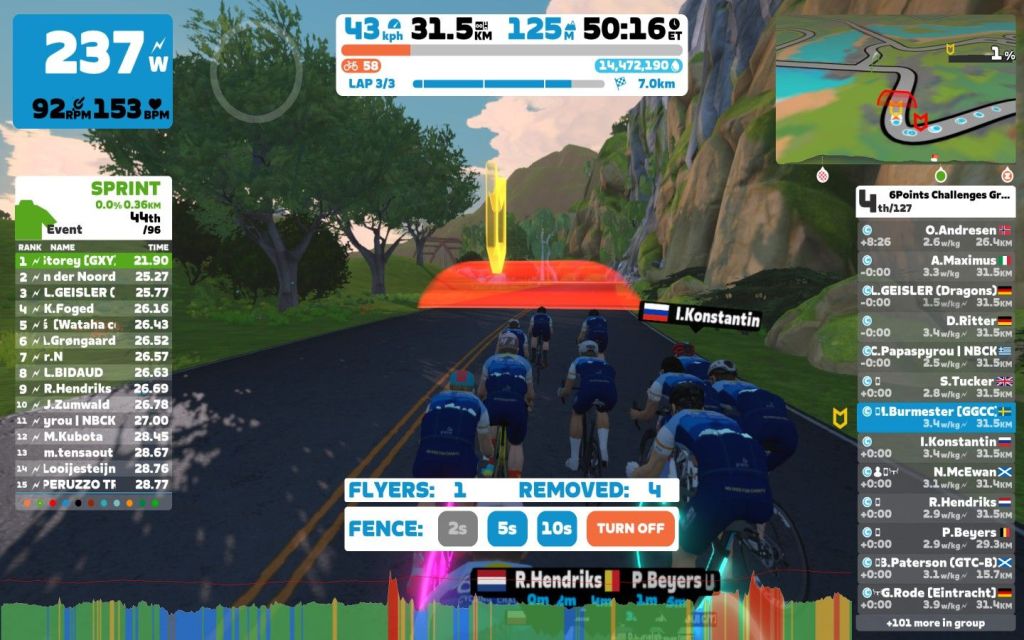Open the minimap

point(895,90)
